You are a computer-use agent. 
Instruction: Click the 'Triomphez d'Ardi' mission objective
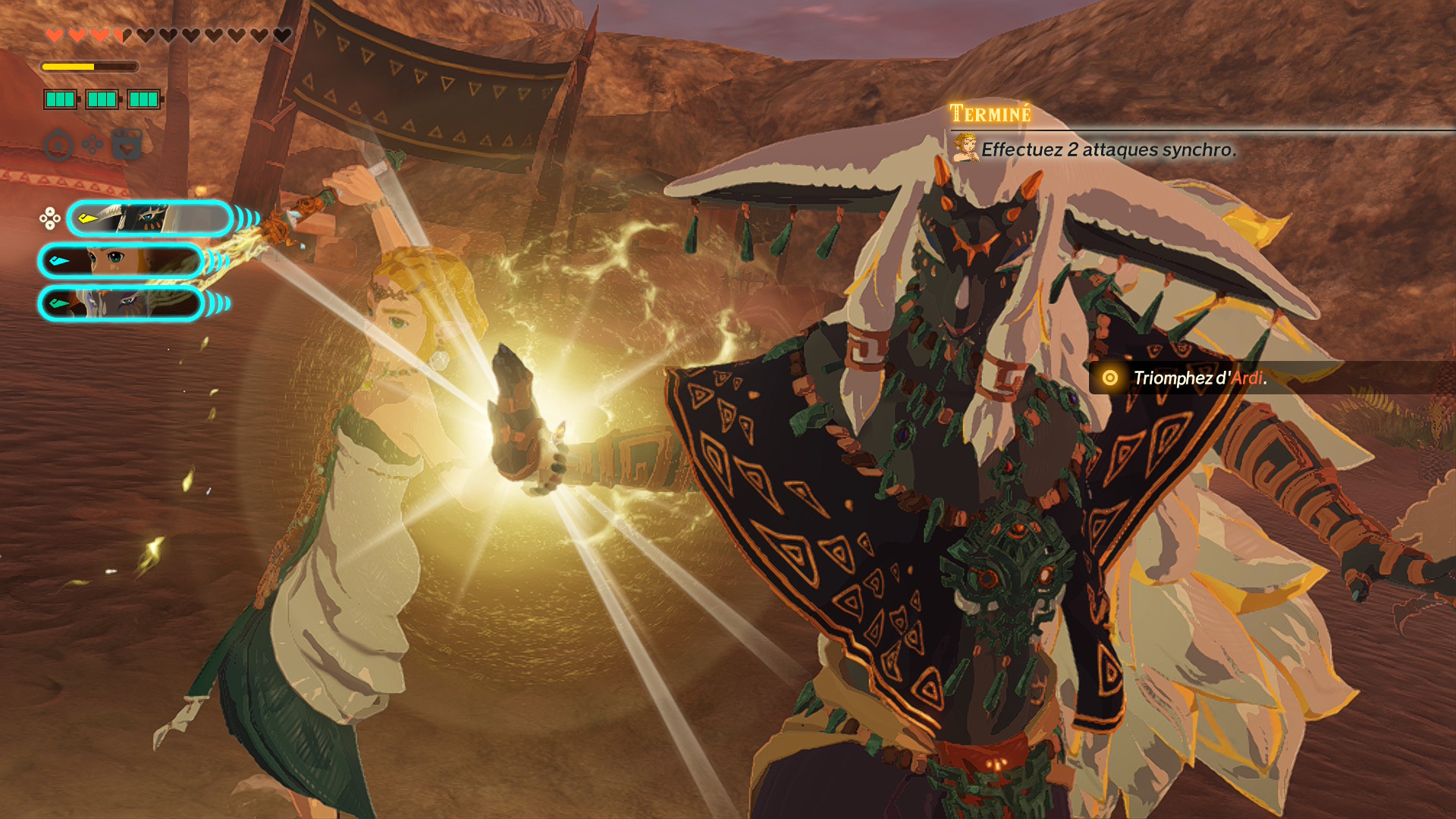1199,378
